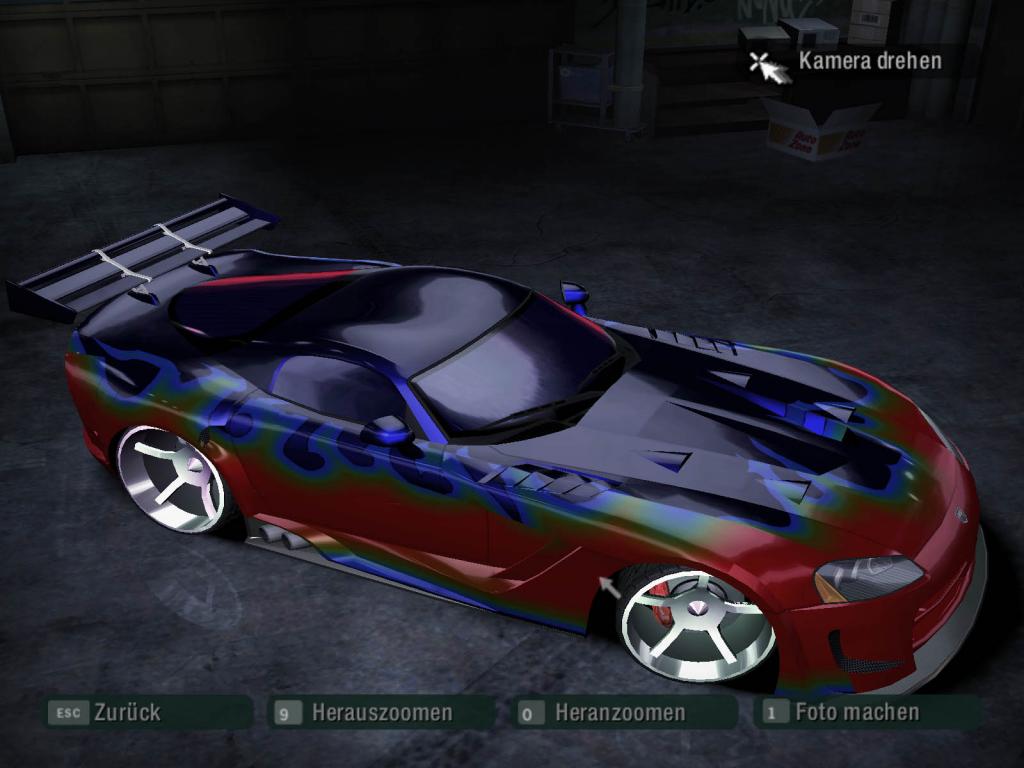Choose Heranzoomen to zoom in
The width and height of the screenshot is (1024, 768).
click(x=619, y=713)
